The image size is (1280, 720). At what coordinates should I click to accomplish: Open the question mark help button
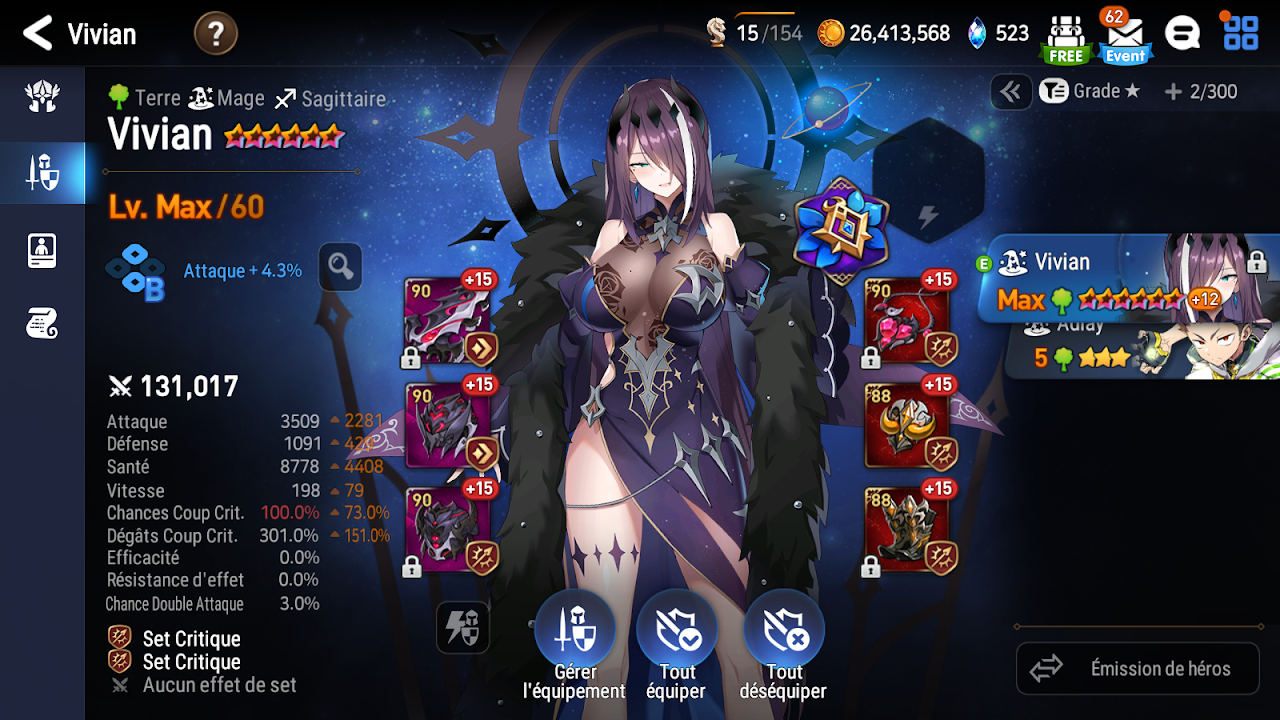pos(215,34)
